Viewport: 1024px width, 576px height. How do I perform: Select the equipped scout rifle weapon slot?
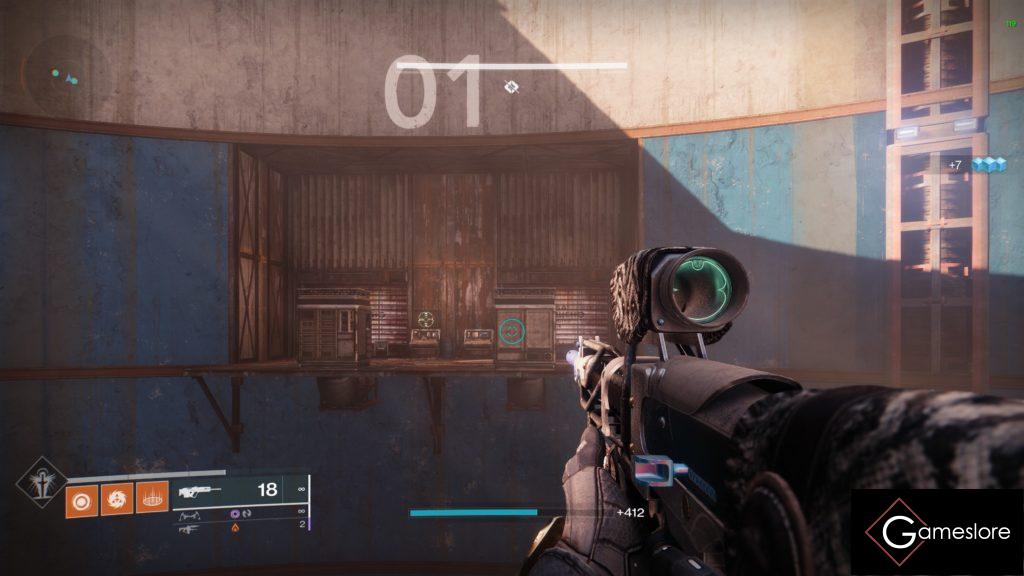[x=240, y=491]
